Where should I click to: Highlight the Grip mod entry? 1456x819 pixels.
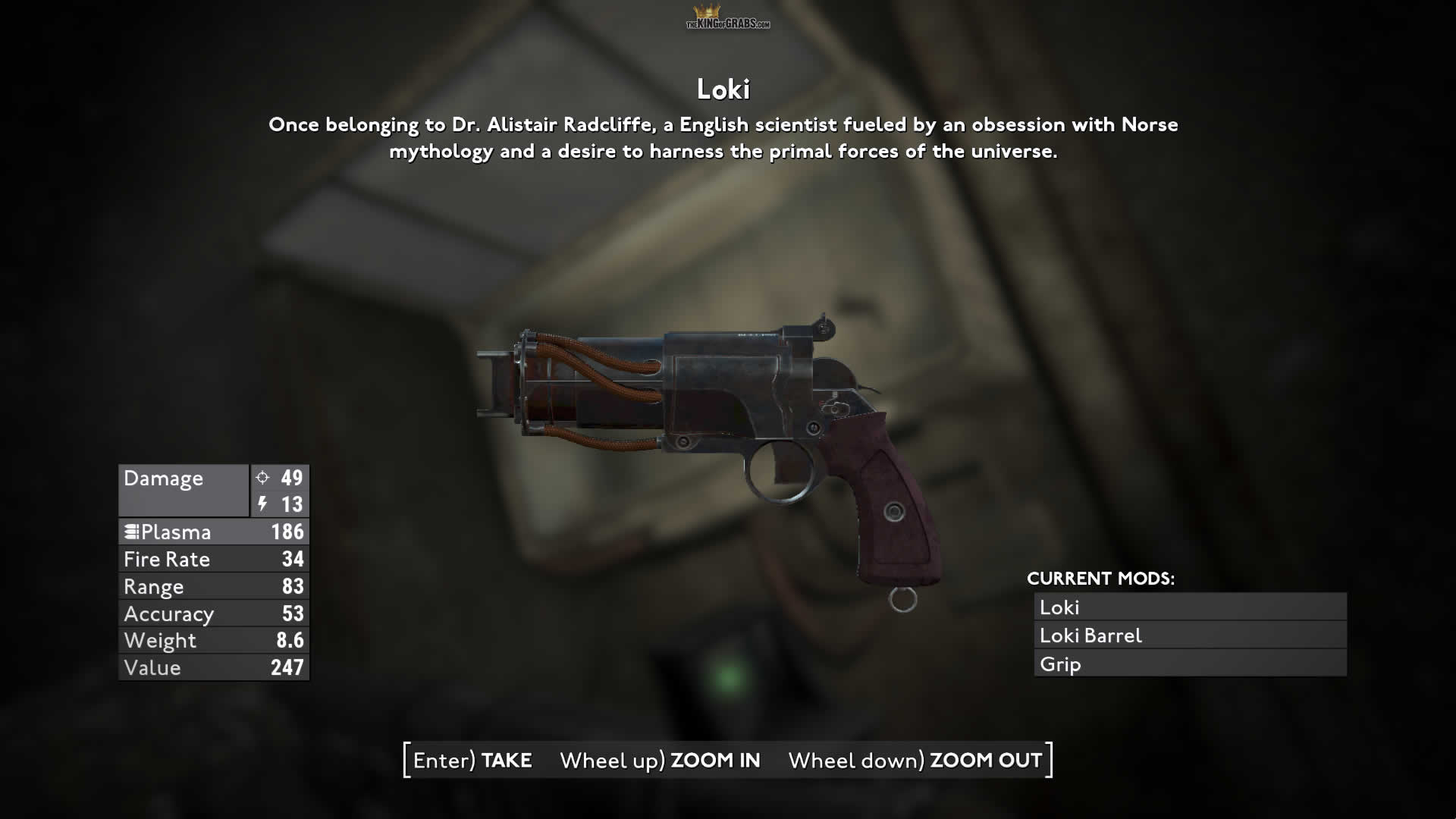[1190, 664]
